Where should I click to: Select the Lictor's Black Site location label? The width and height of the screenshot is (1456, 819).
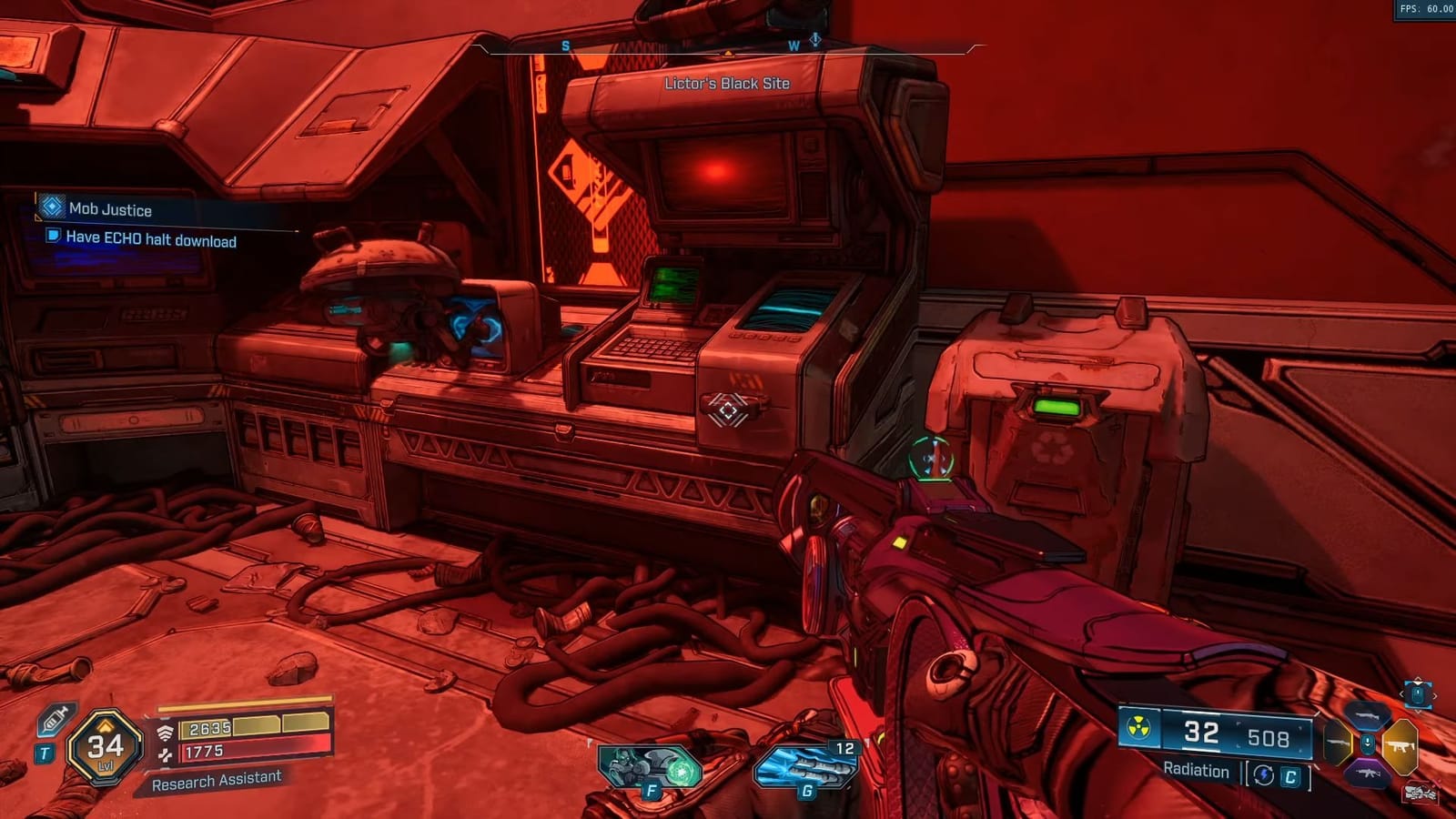[x=728, y=81]
